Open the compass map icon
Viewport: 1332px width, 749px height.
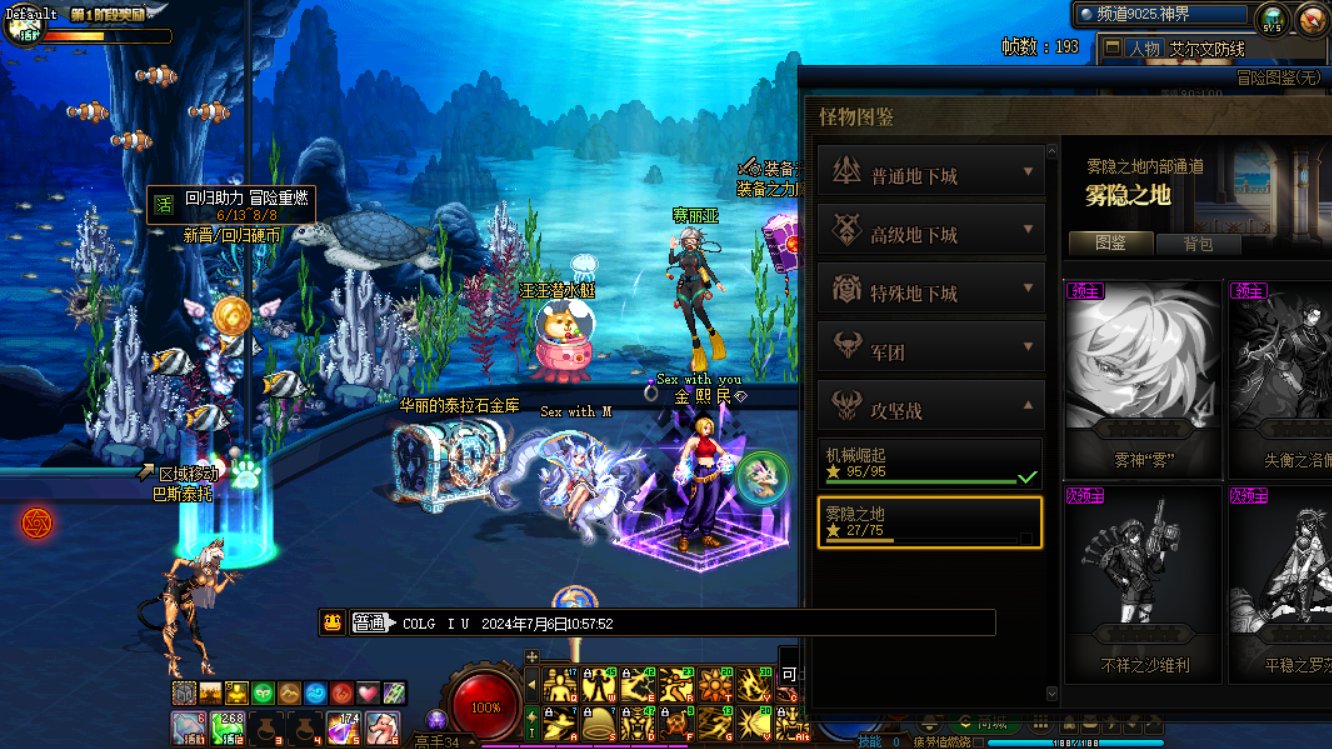coord(1311,19)
